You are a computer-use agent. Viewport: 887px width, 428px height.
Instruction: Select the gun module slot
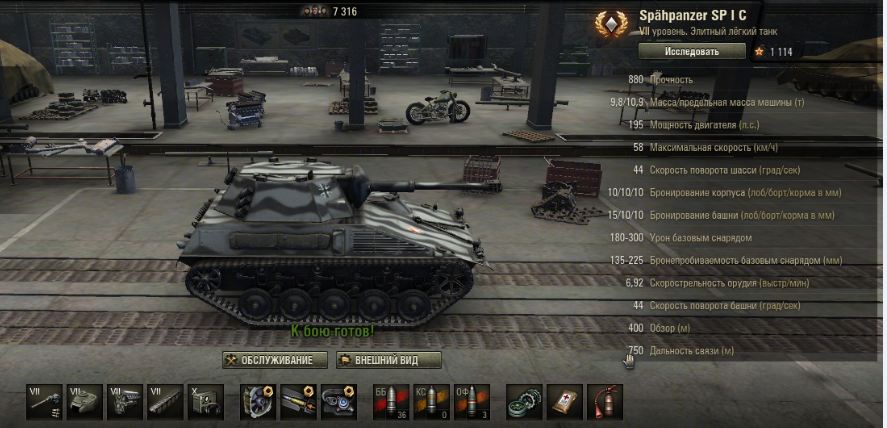[x=43, y=401]
